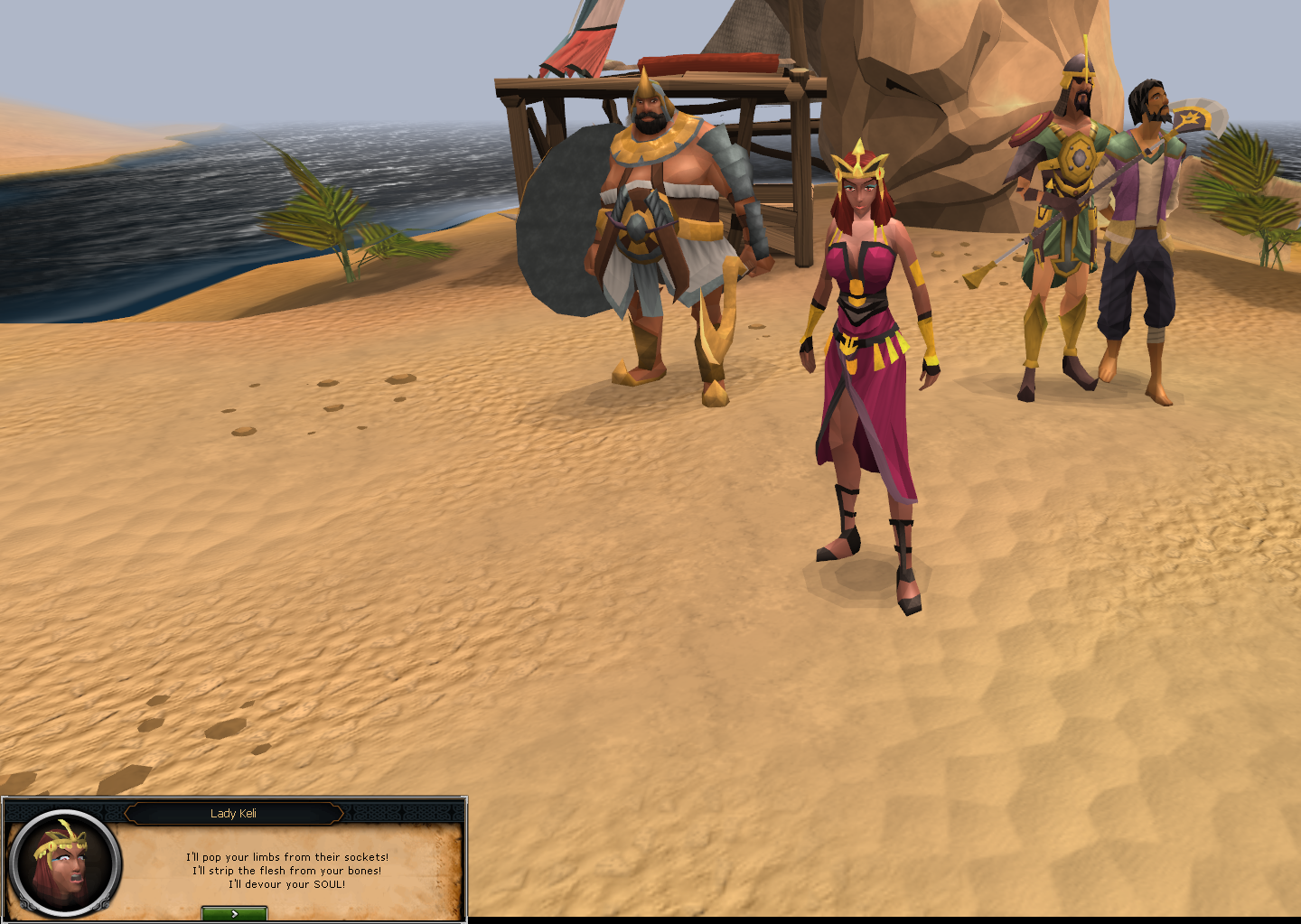Continue Lady Keli's dialogue with the green arrow button
The height and width of the screenshot is (924, 1301).
pyautogui.click(x=234, y=913)
